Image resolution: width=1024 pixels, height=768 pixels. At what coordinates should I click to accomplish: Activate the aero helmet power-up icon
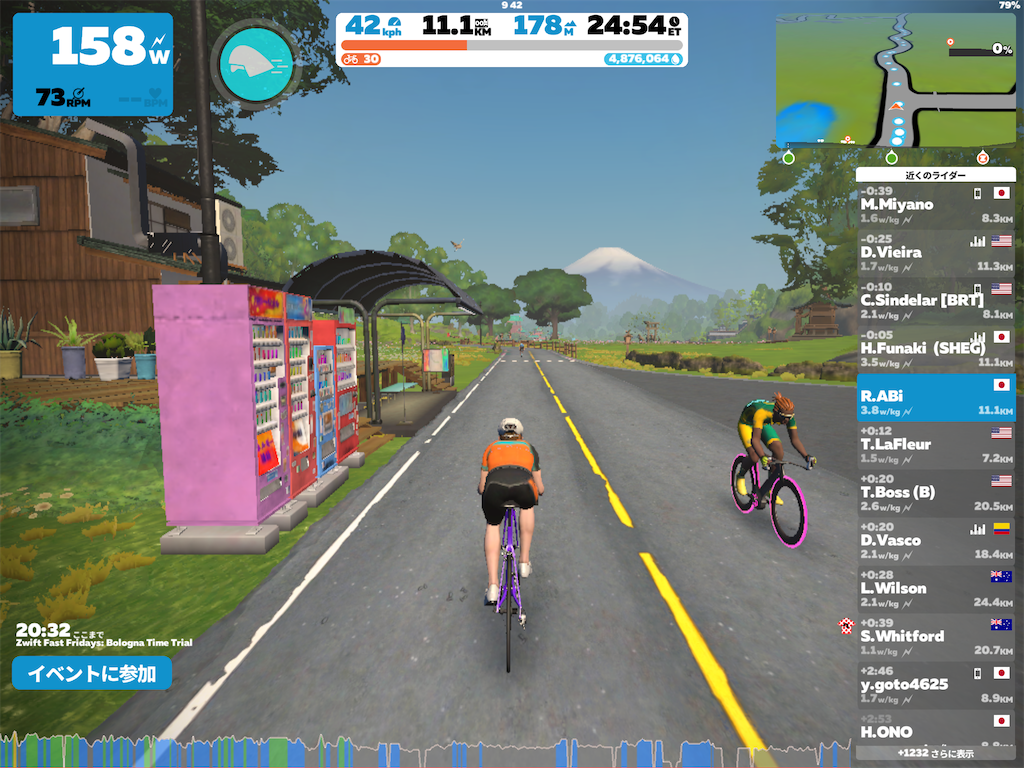pyautogui.click(x=255, y=62)
